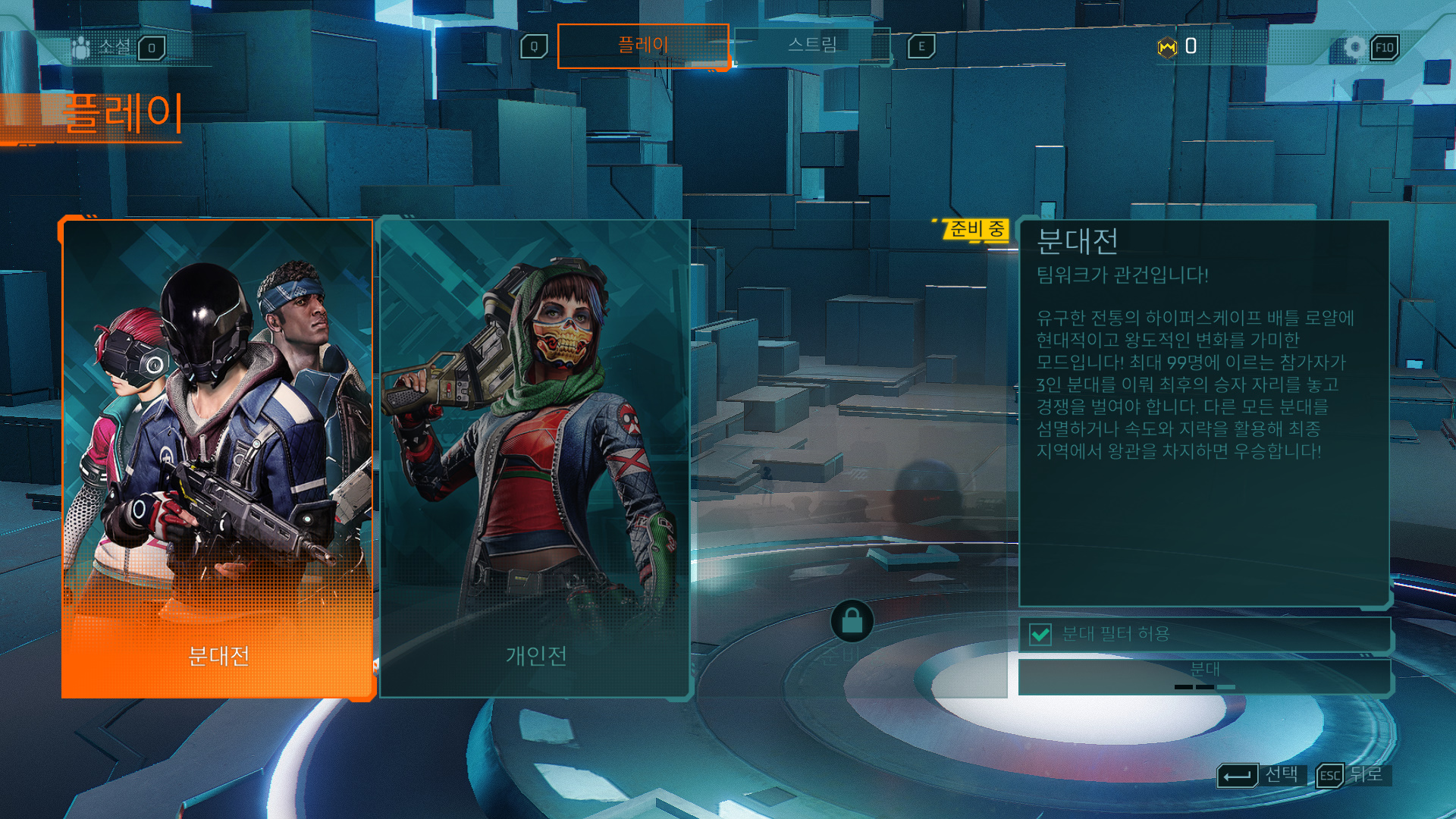Click the crown currency icon
This screenshot has height=819, width=1456.
point(1167,48)
